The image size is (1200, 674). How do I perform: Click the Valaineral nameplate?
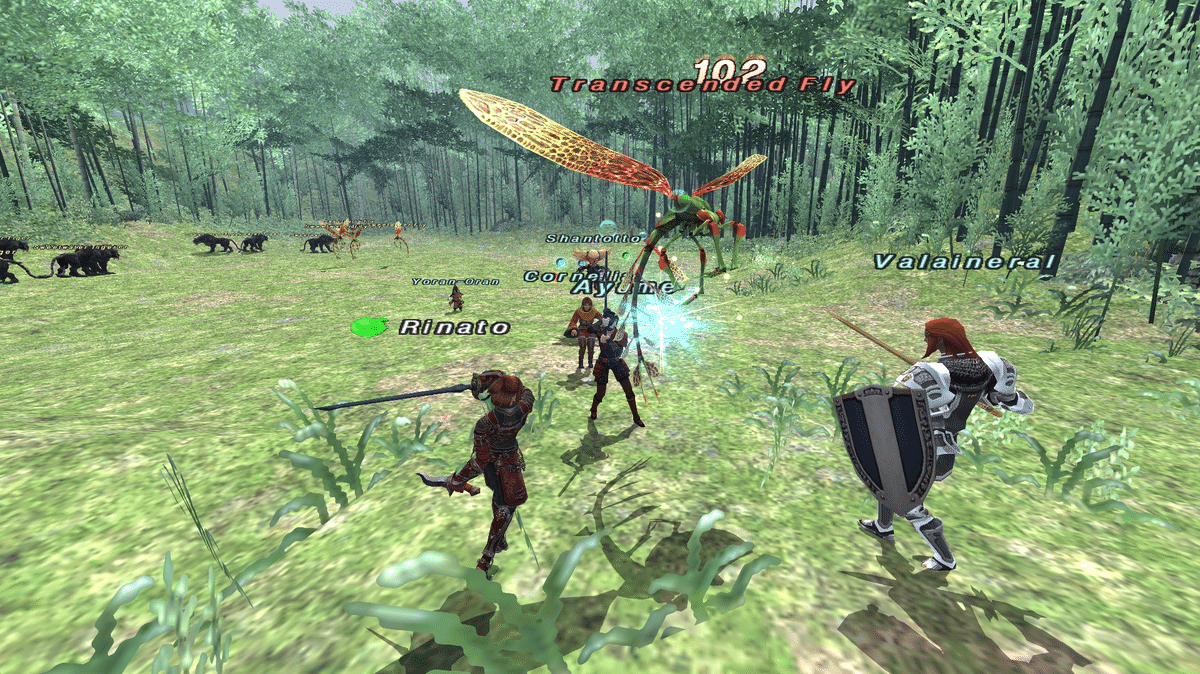click(964, 263)
